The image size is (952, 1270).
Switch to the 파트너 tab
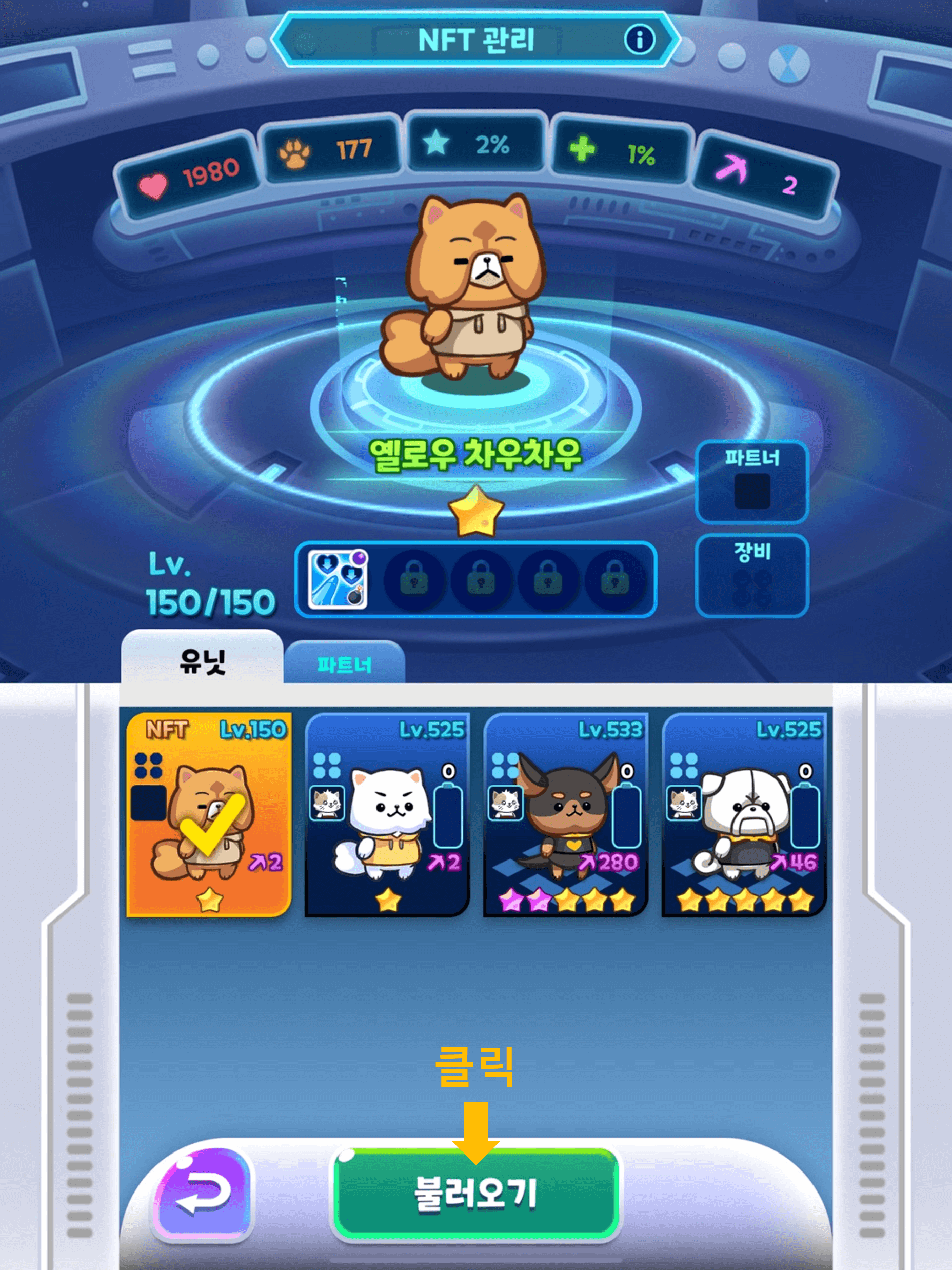tap(345, 663)
